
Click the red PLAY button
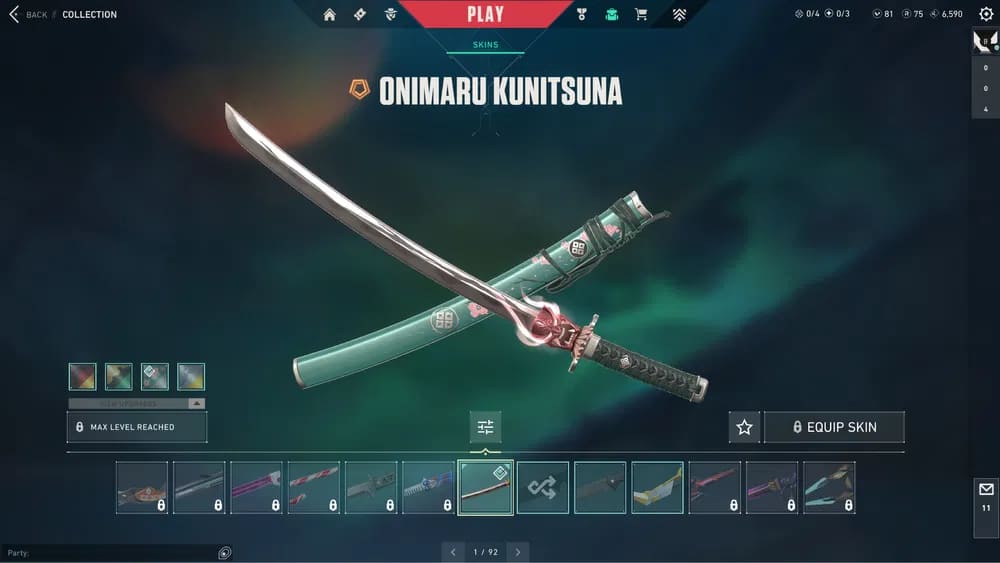485,14
